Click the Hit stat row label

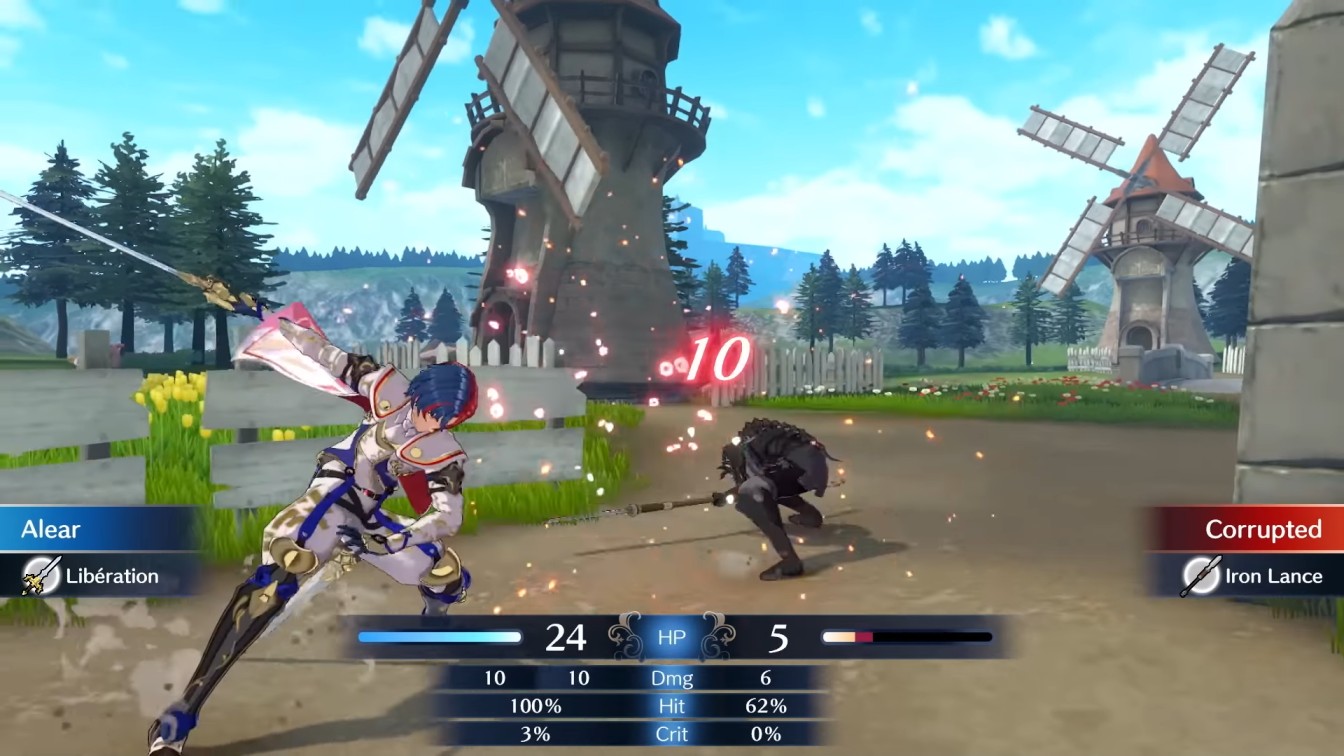[x=673, y=706]
